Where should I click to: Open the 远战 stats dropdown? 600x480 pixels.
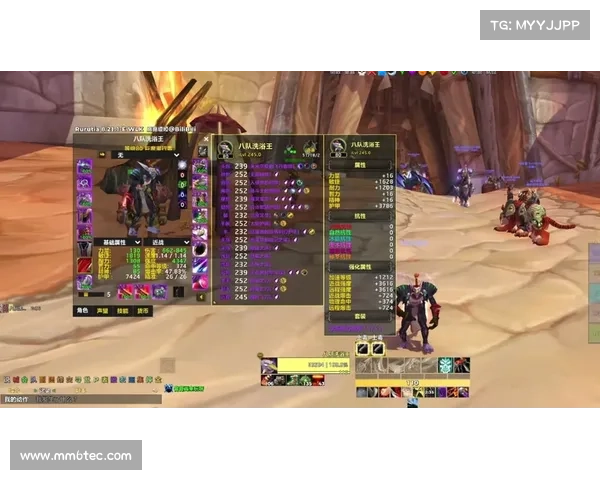coord(166,242)
